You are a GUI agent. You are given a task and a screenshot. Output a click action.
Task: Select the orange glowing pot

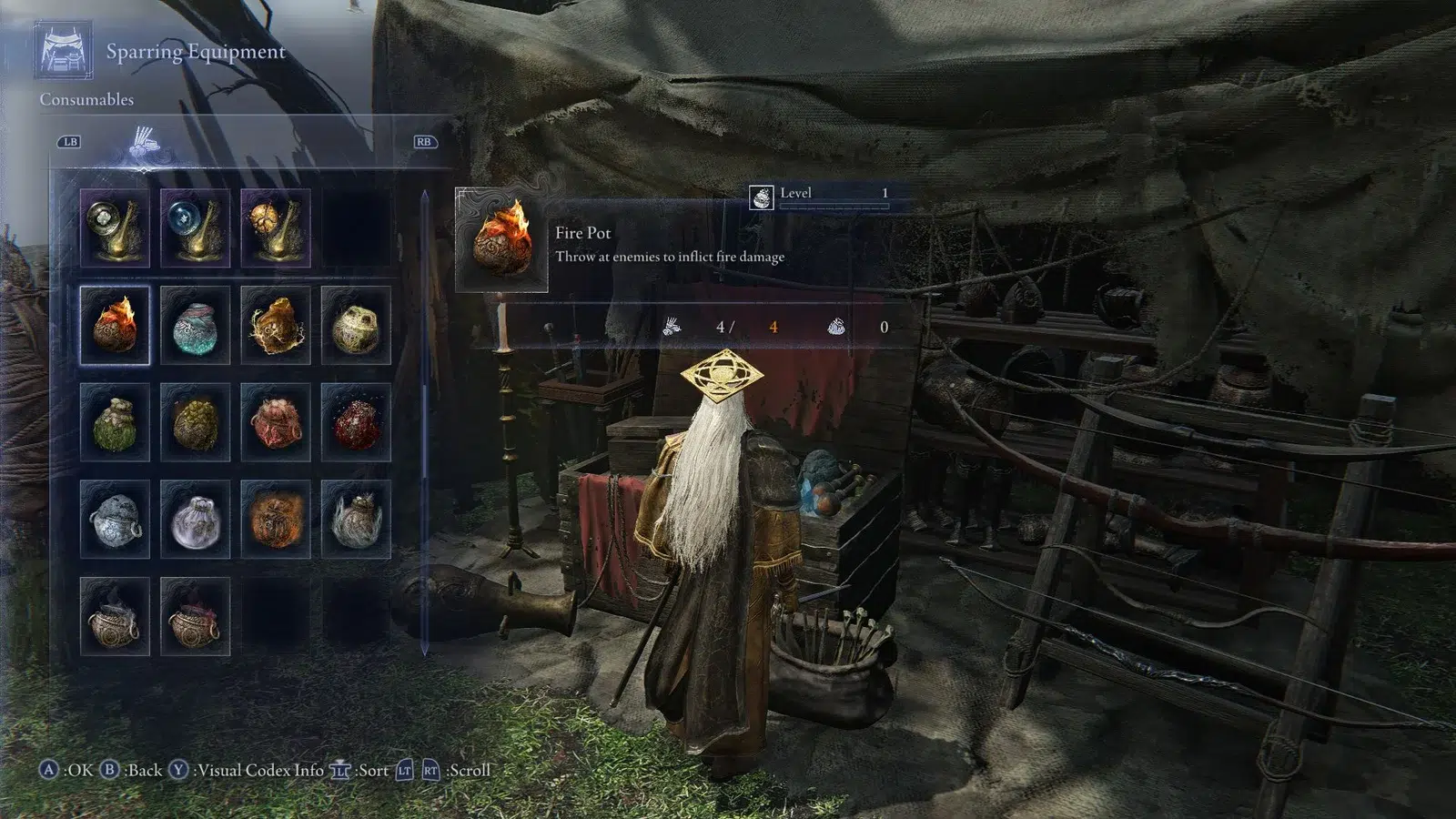pos(276,519)
